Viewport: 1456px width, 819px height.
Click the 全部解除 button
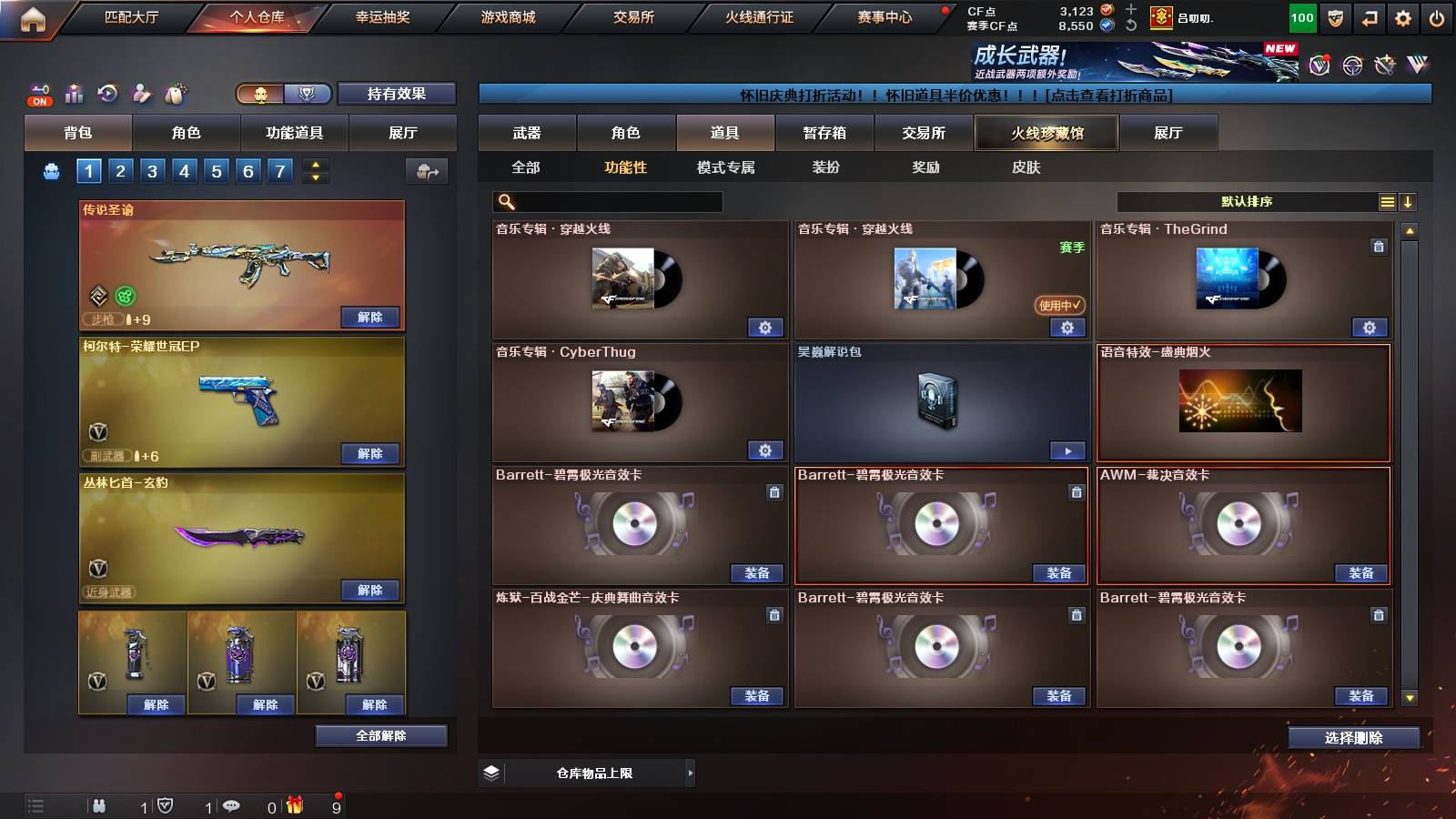381,735
